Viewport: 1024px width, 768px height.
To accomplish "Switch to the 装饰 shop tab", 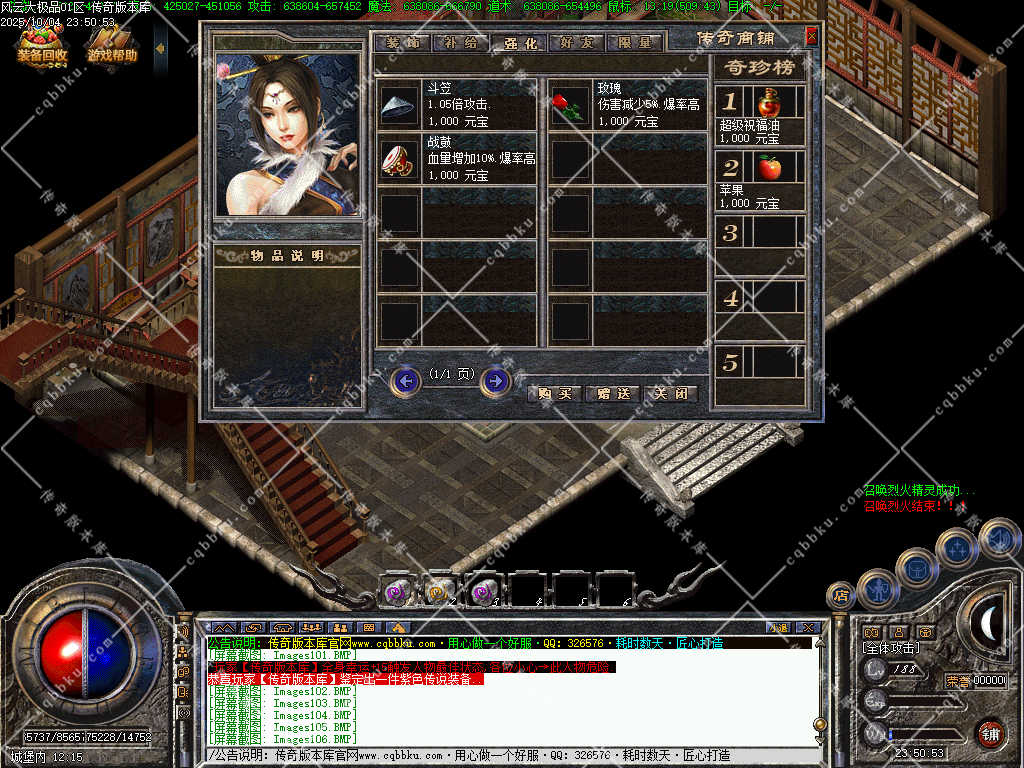I will click(402, 43).
